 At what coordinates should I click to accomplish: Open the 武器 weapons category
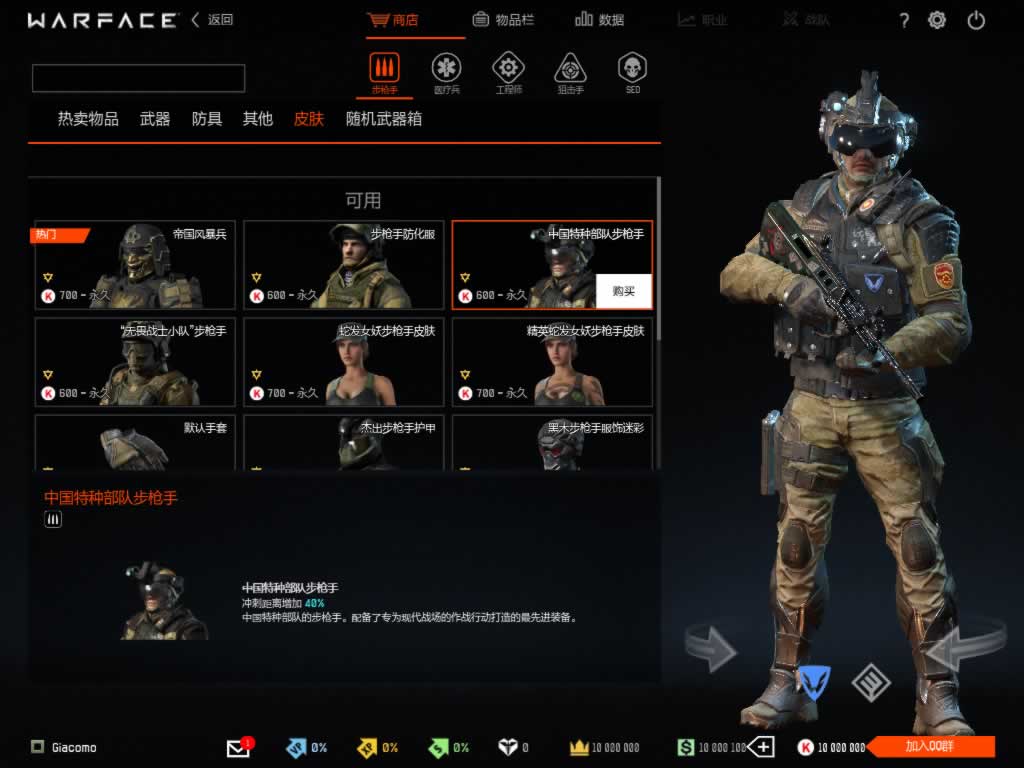[155, 119]
